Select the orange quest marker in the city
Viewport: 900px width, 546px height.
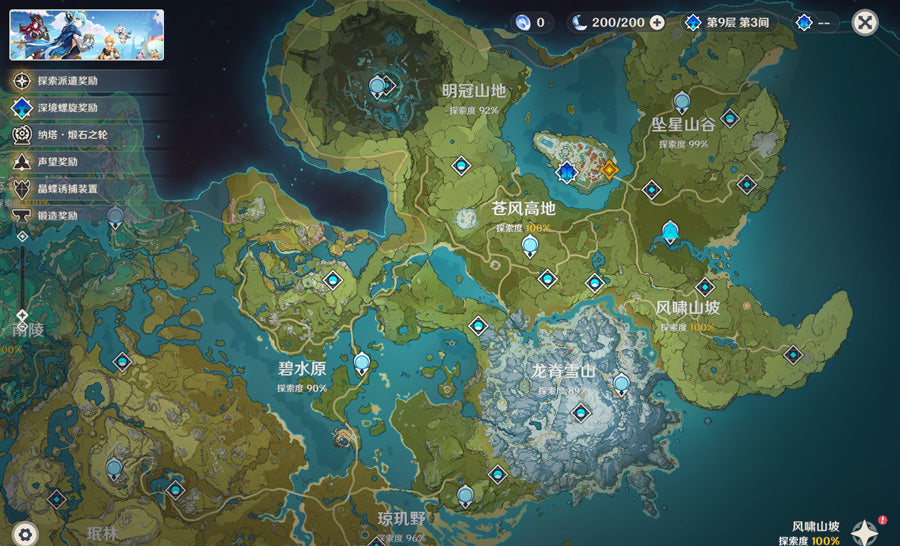609,169
